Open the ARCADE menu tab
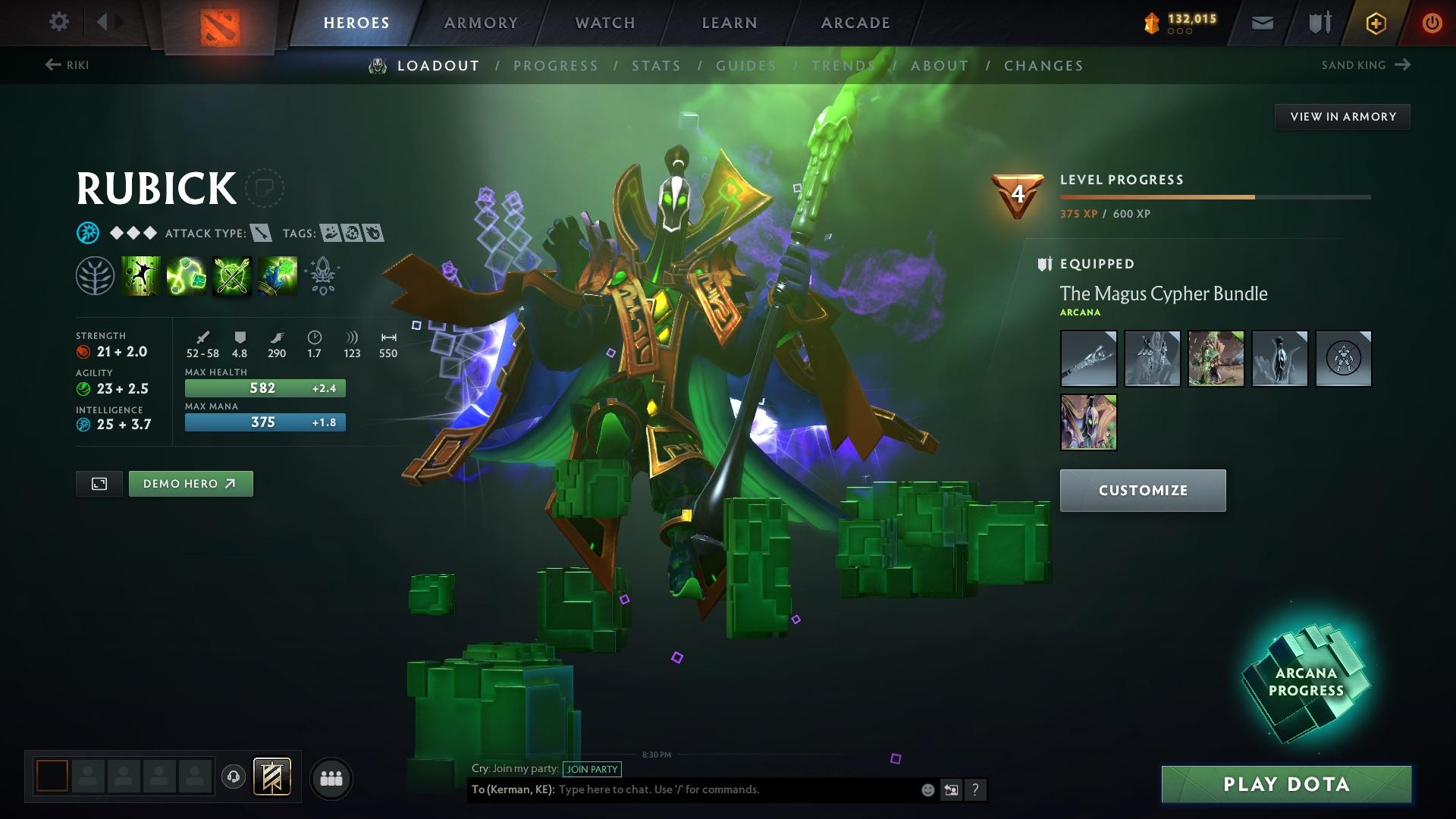 tap(855, 22)
